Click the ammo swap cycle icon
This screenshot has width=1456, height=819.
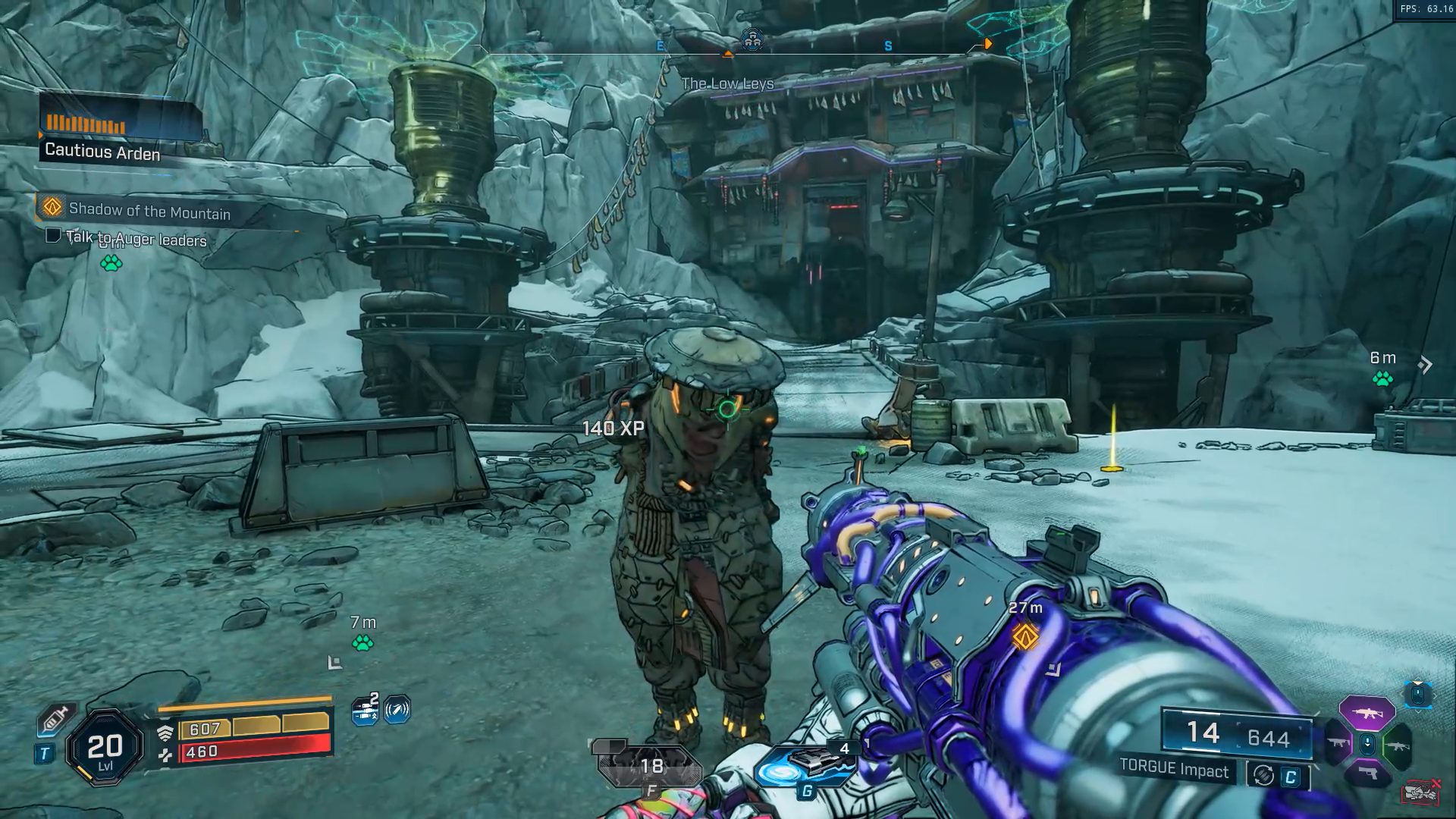(x=1263, y=775)
